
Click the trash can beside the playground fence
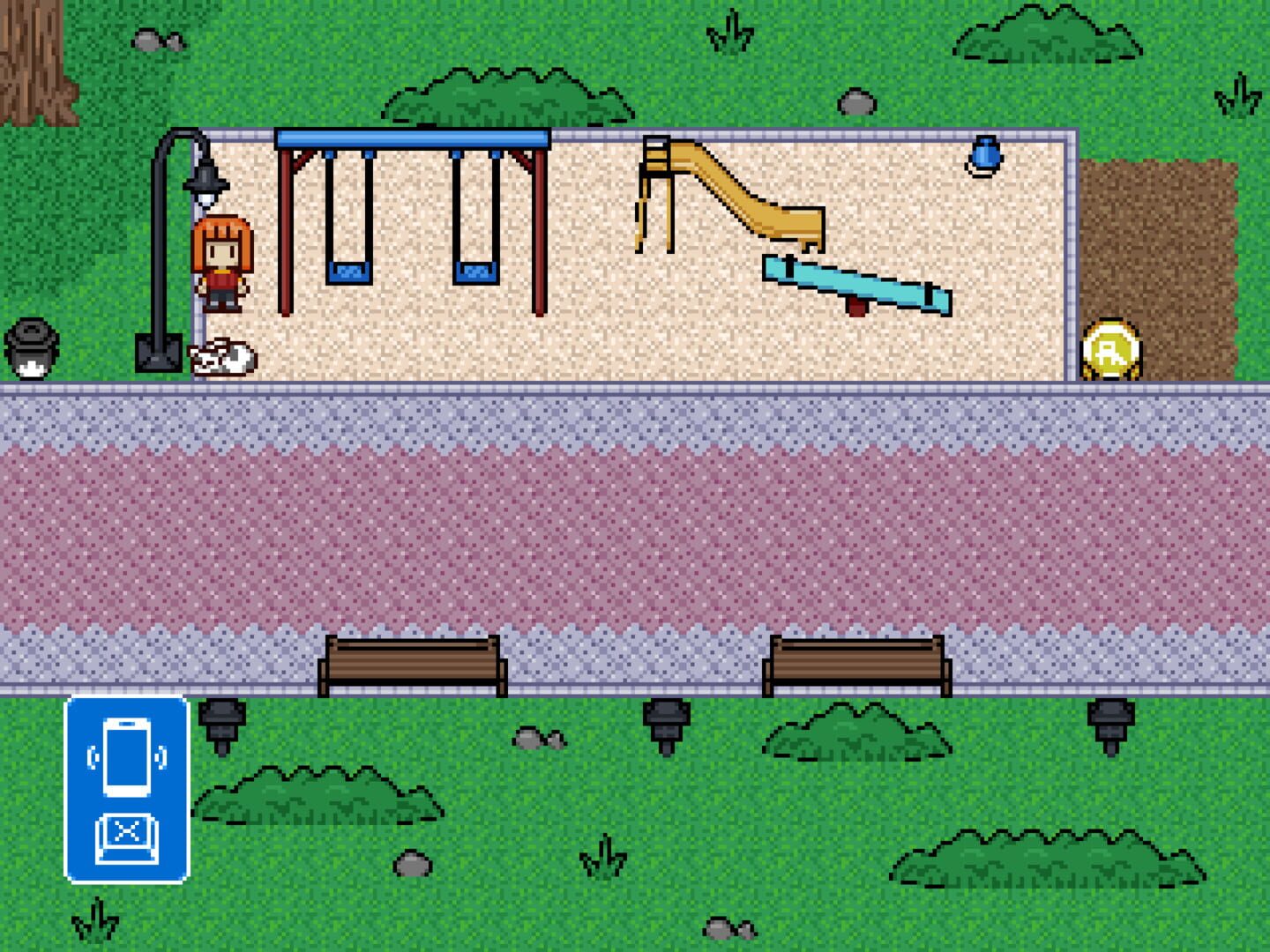click(32, 349)
